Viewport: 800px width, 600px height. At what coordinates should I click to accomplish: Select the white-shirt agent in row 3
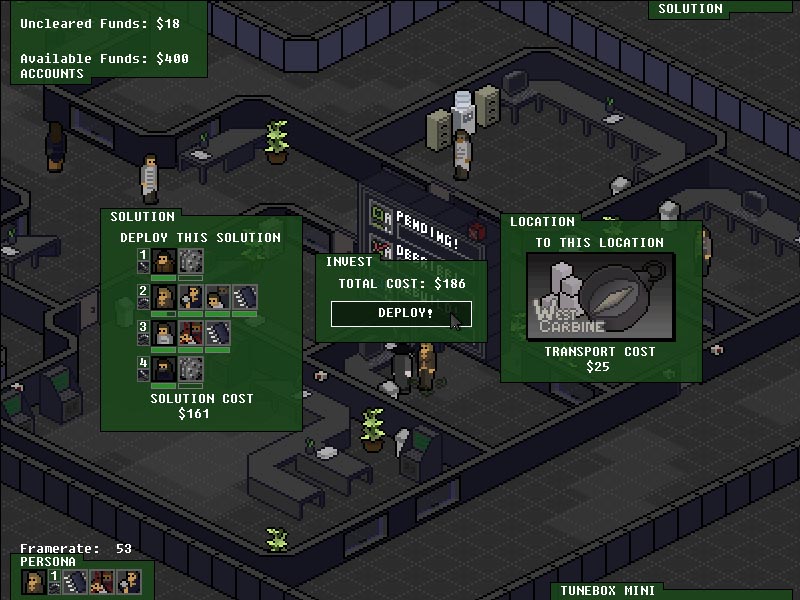pos(165,333)
